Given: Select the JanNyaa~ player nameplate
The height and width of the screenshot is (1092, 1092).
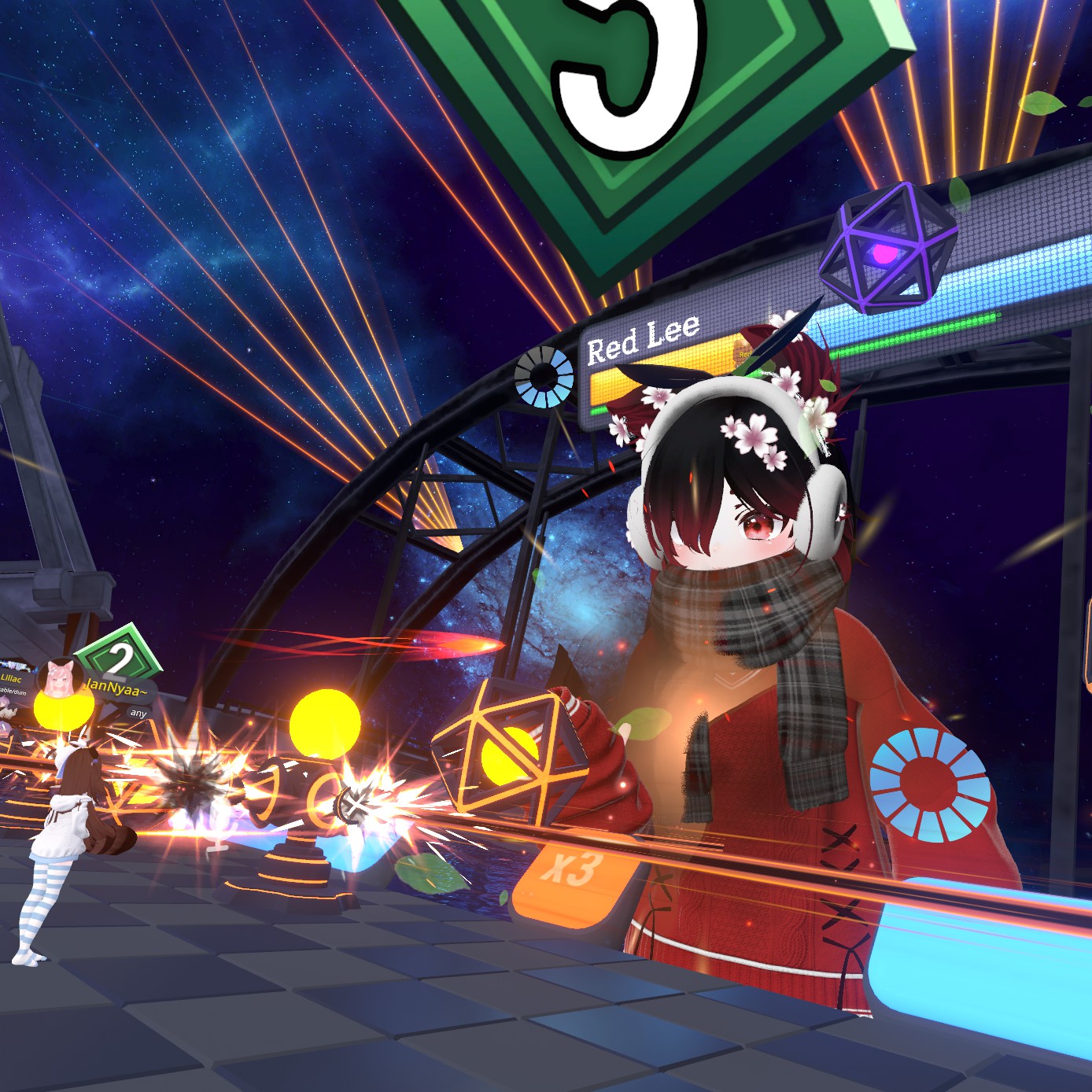Looking at the screenshot, I should 118,688.
